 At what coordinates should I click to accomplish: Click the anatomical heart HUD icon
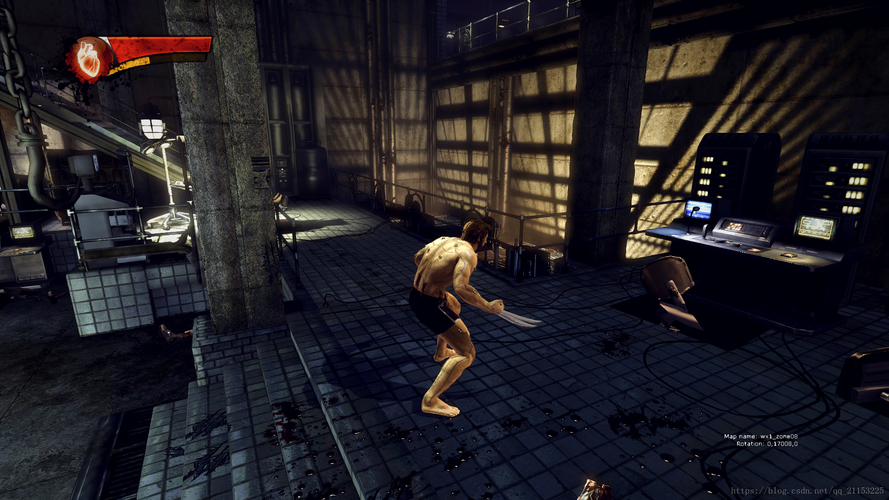[88, 59]
